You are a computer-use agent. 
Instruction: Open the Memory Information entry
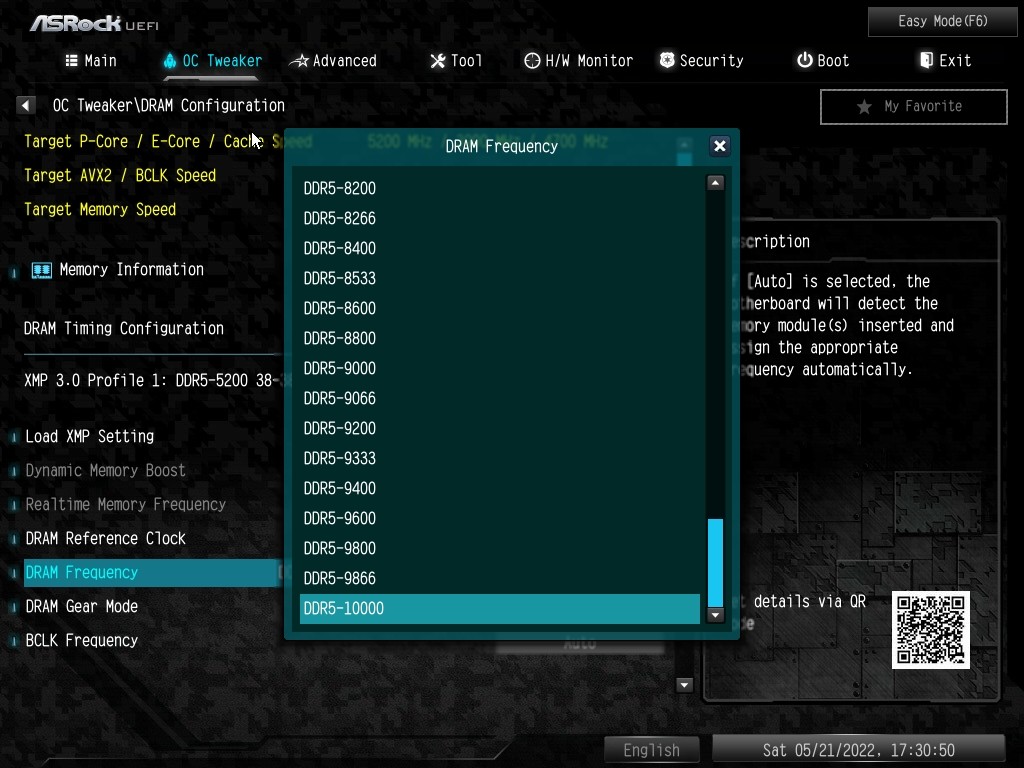point(131,269)
